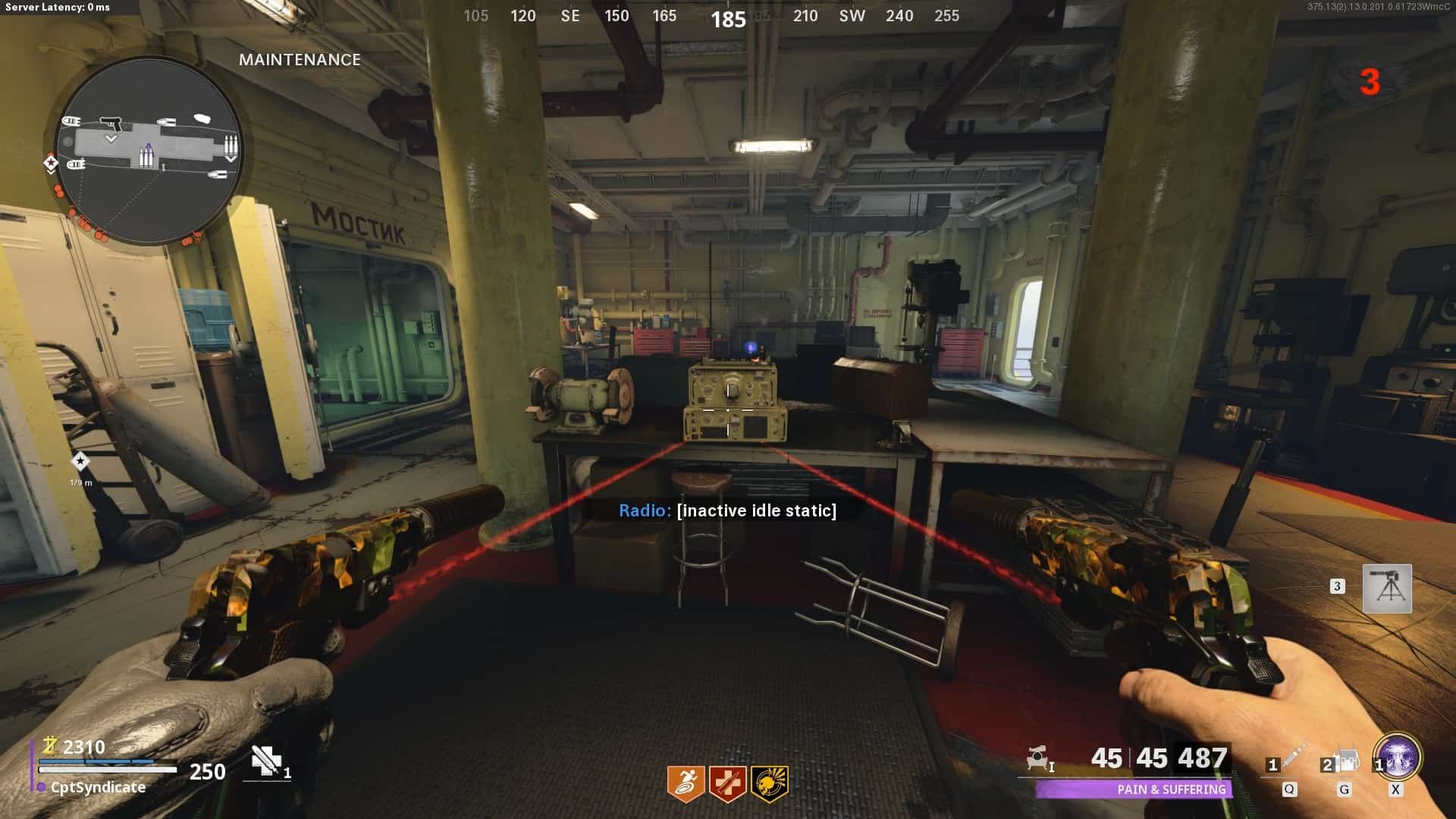The height and width of the screenshot is (819, 1456).
Task: Click the circular minimap
Action: (149, 150)
